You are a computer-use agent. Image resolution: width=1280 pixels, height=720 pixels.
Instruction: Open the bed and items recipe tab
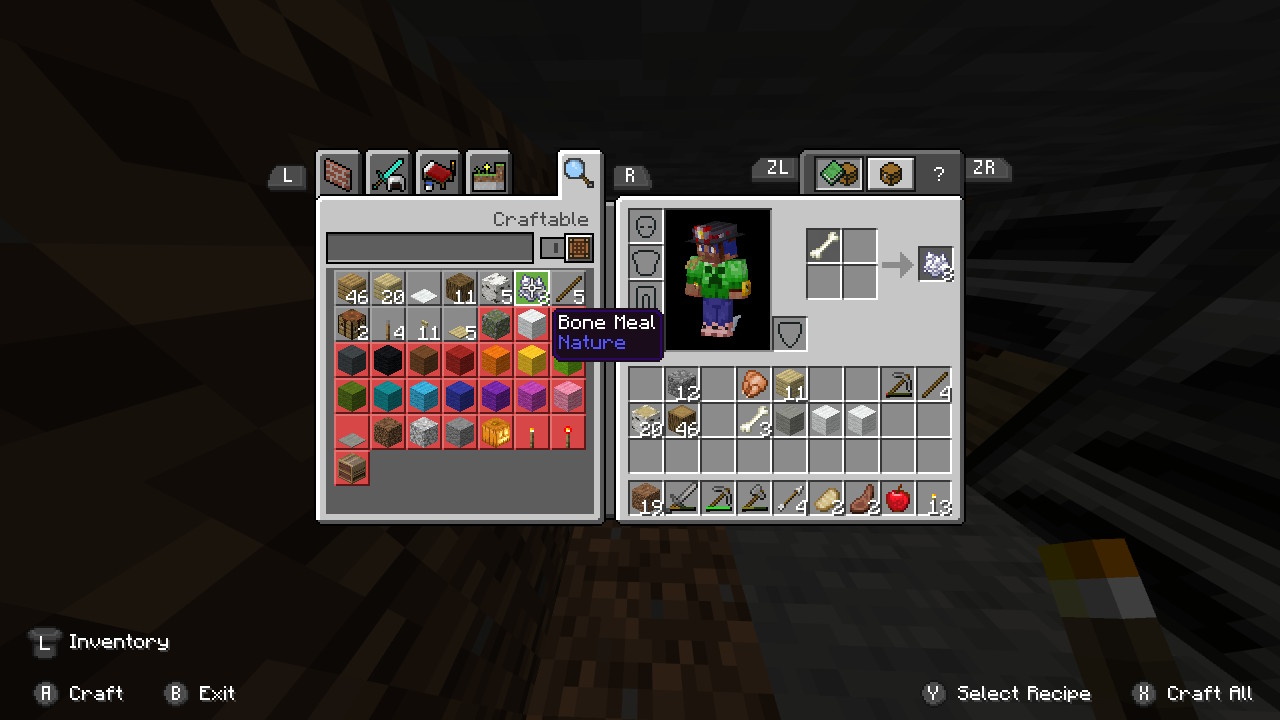tap(438, 175)
